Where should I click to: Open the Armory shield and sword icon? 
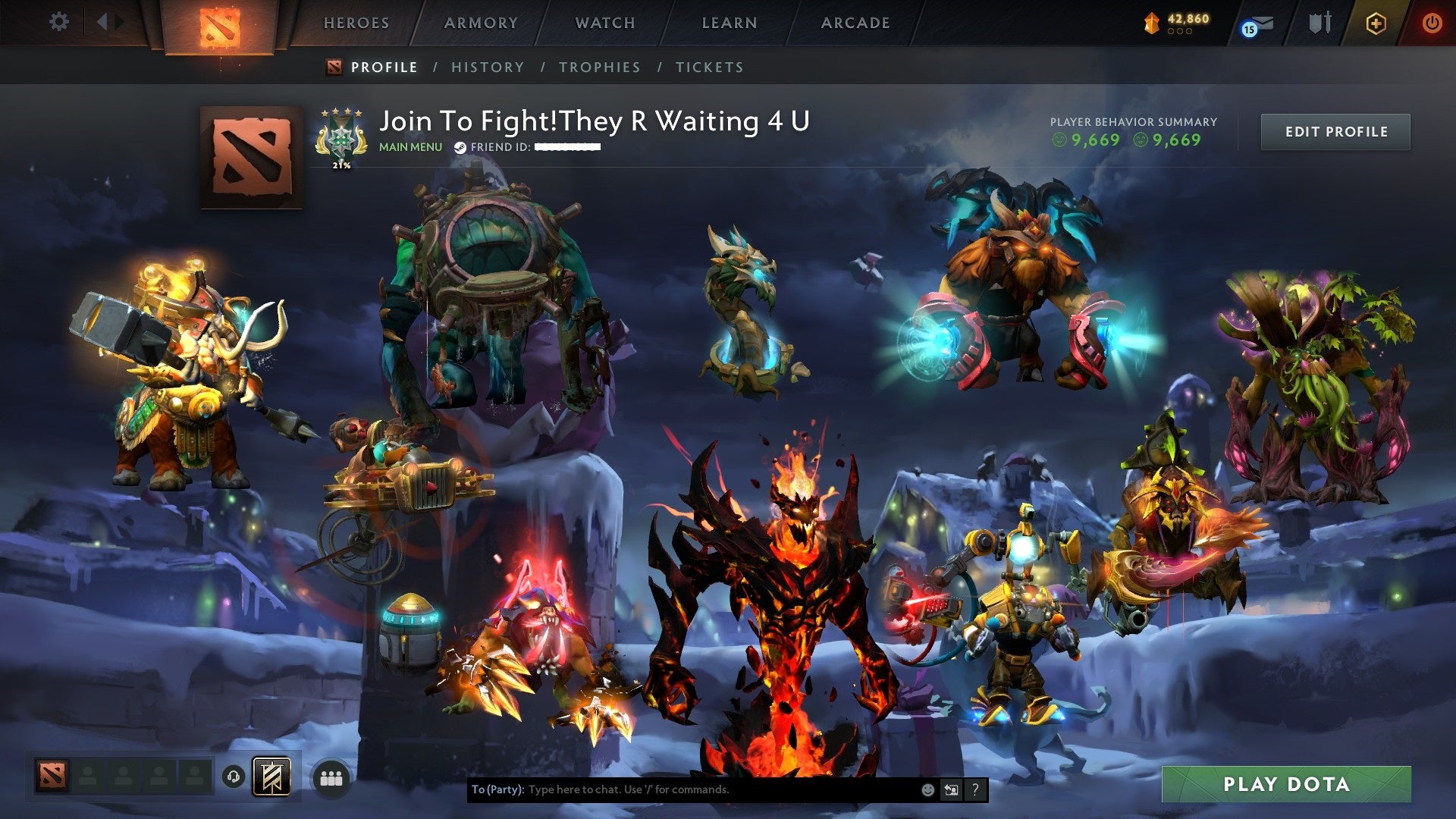[x=1320, y=23]
